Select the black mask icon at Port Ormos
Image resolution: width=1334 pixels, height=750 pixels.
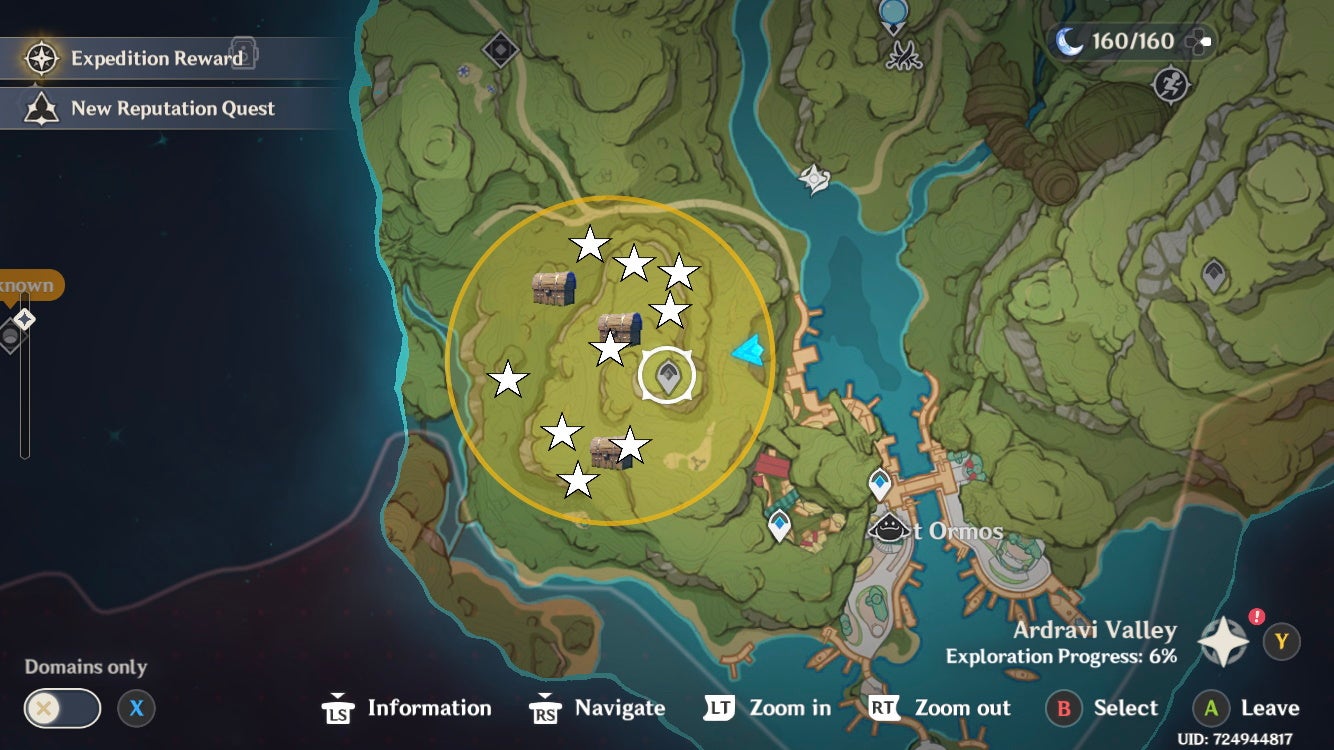(x=888, y=525)
